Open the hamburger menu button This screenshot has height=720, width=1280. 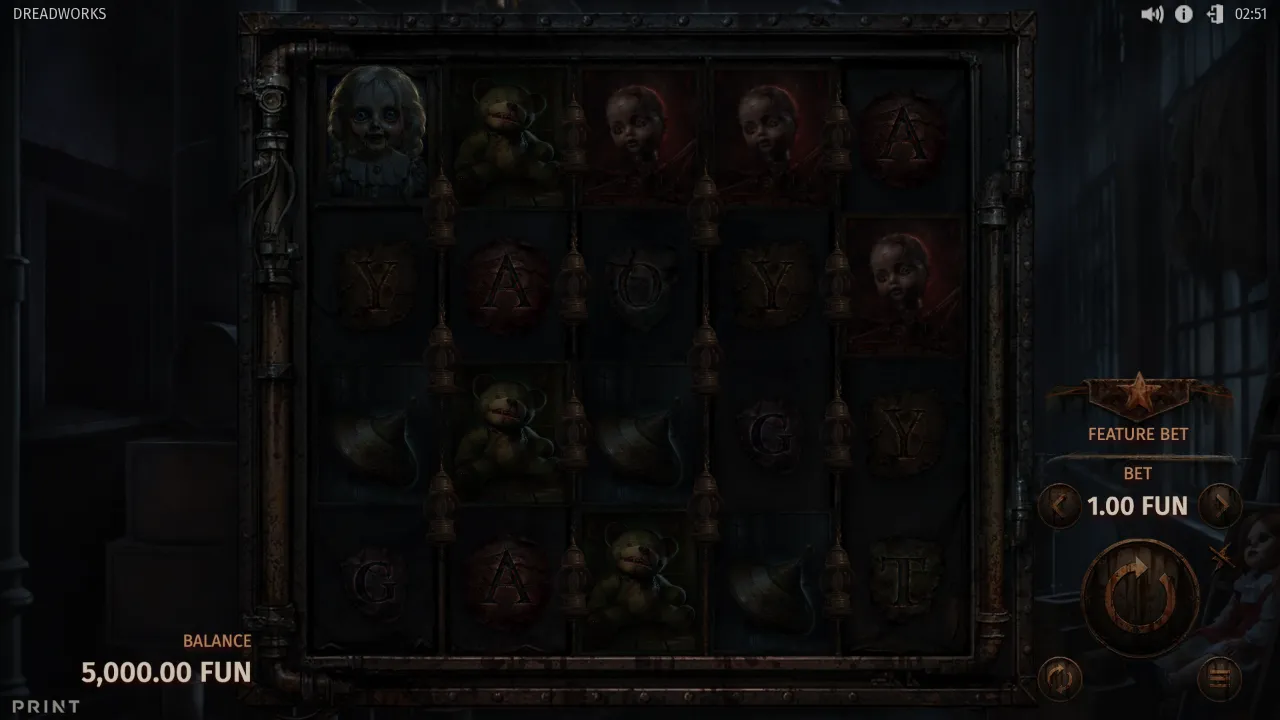pos(1219,679)
